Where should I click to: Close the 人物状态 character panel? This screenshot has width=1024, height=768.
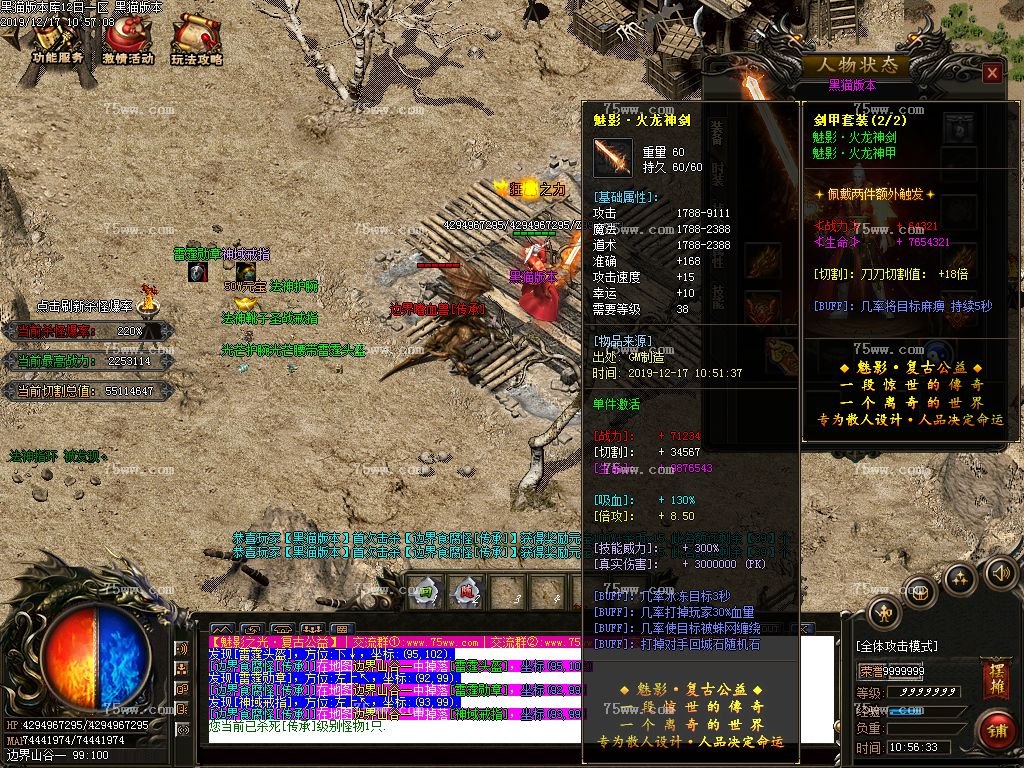coord(991,73)
